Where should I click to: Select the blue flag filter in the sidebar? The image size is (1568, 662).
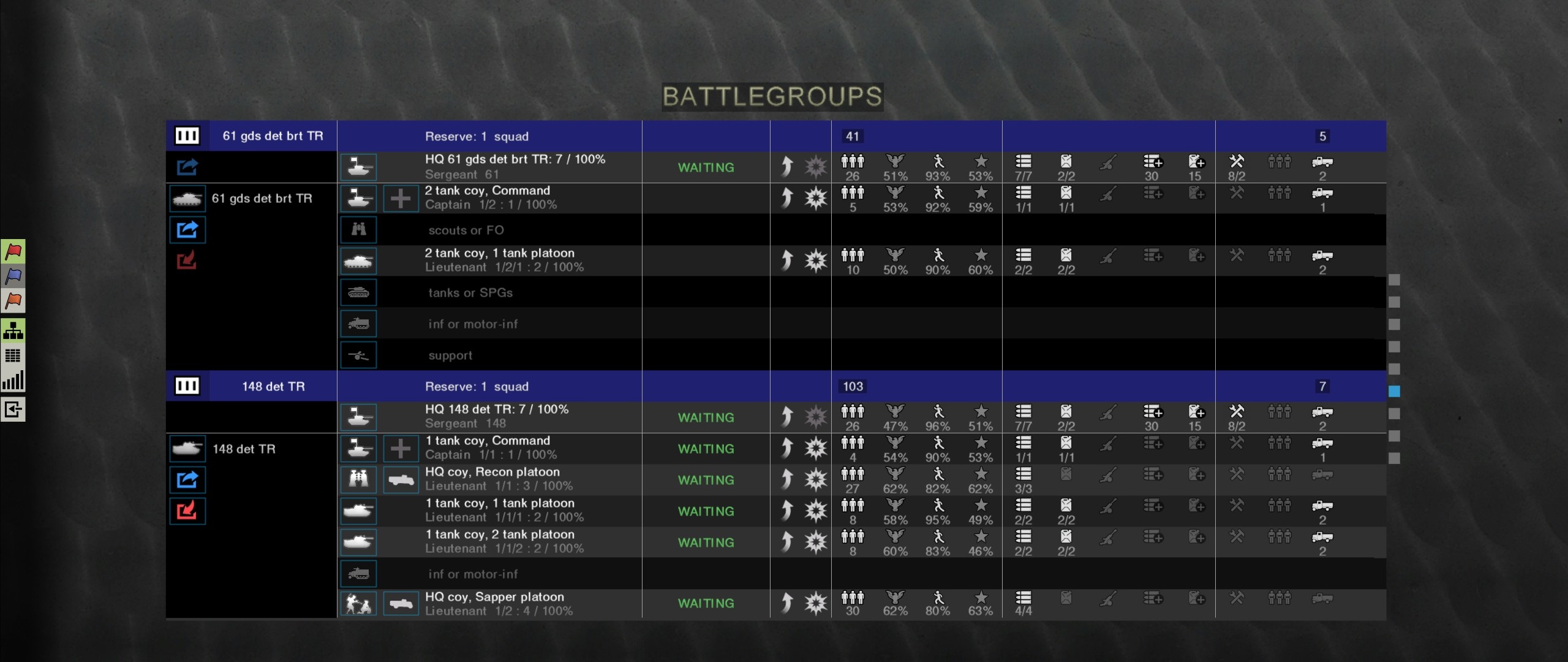tap(13, 276)
